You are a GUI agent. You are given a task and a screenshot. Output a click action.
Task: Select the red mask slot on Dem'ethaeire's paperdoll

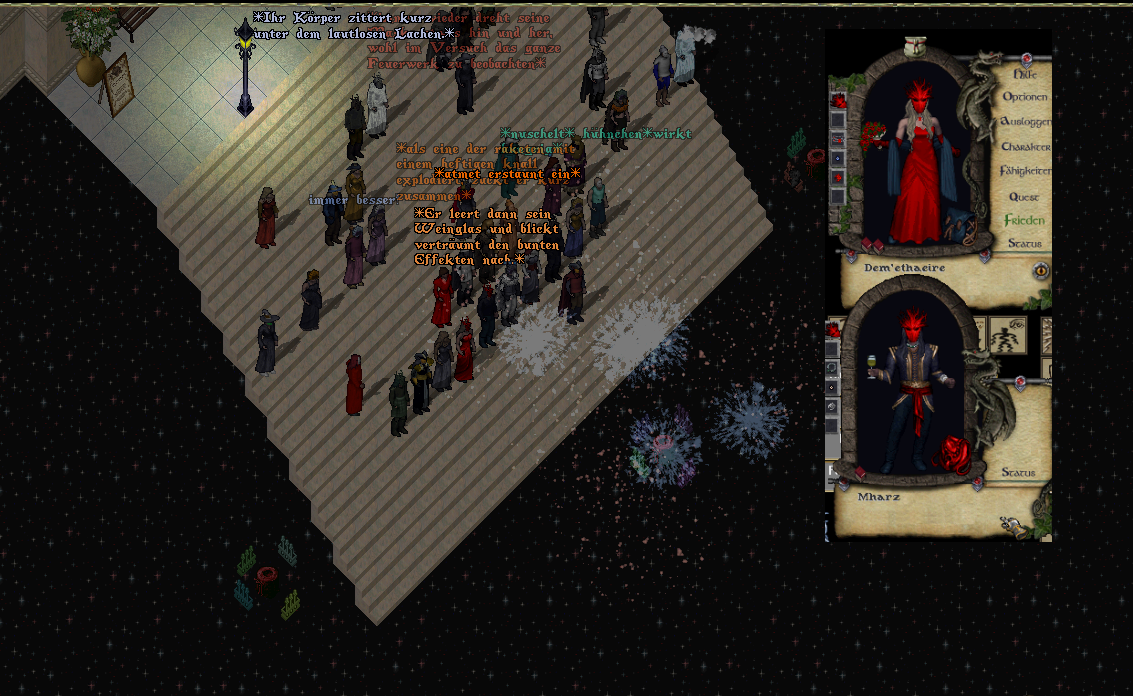838,100
